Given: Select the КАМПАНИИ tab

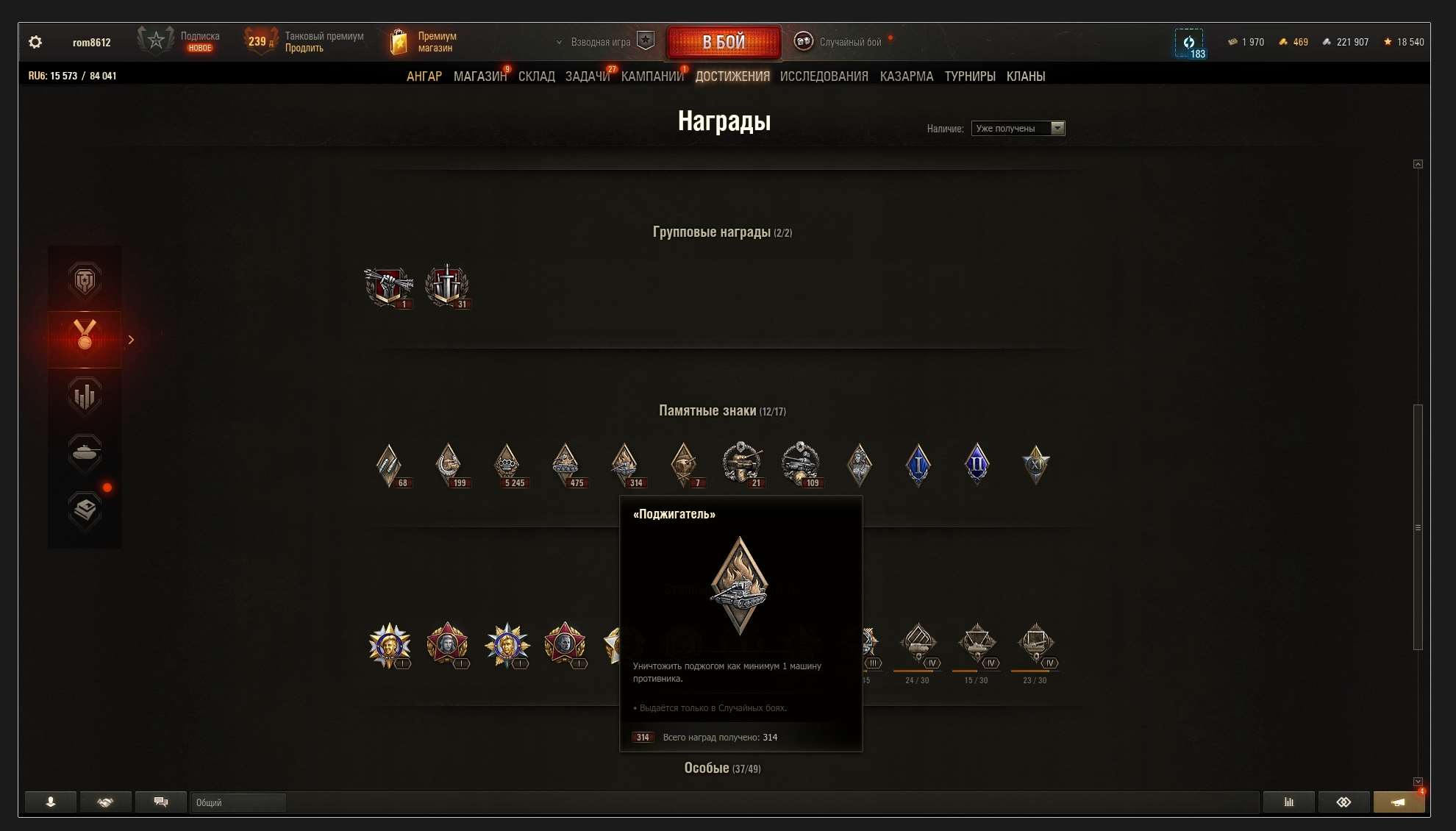Looking at the screenshot, I should pyautogui.click(x=652, y=76).
